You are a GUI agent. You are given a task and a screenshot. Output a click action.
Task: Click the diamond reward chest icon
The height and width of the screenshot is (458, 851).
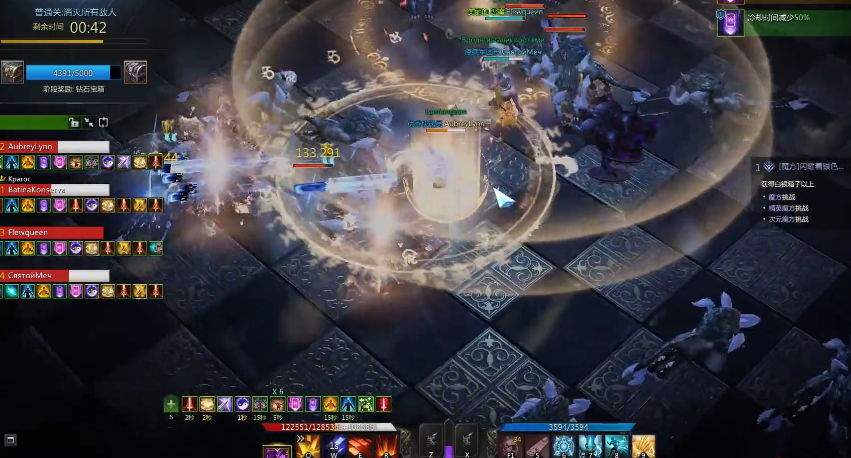135,72
